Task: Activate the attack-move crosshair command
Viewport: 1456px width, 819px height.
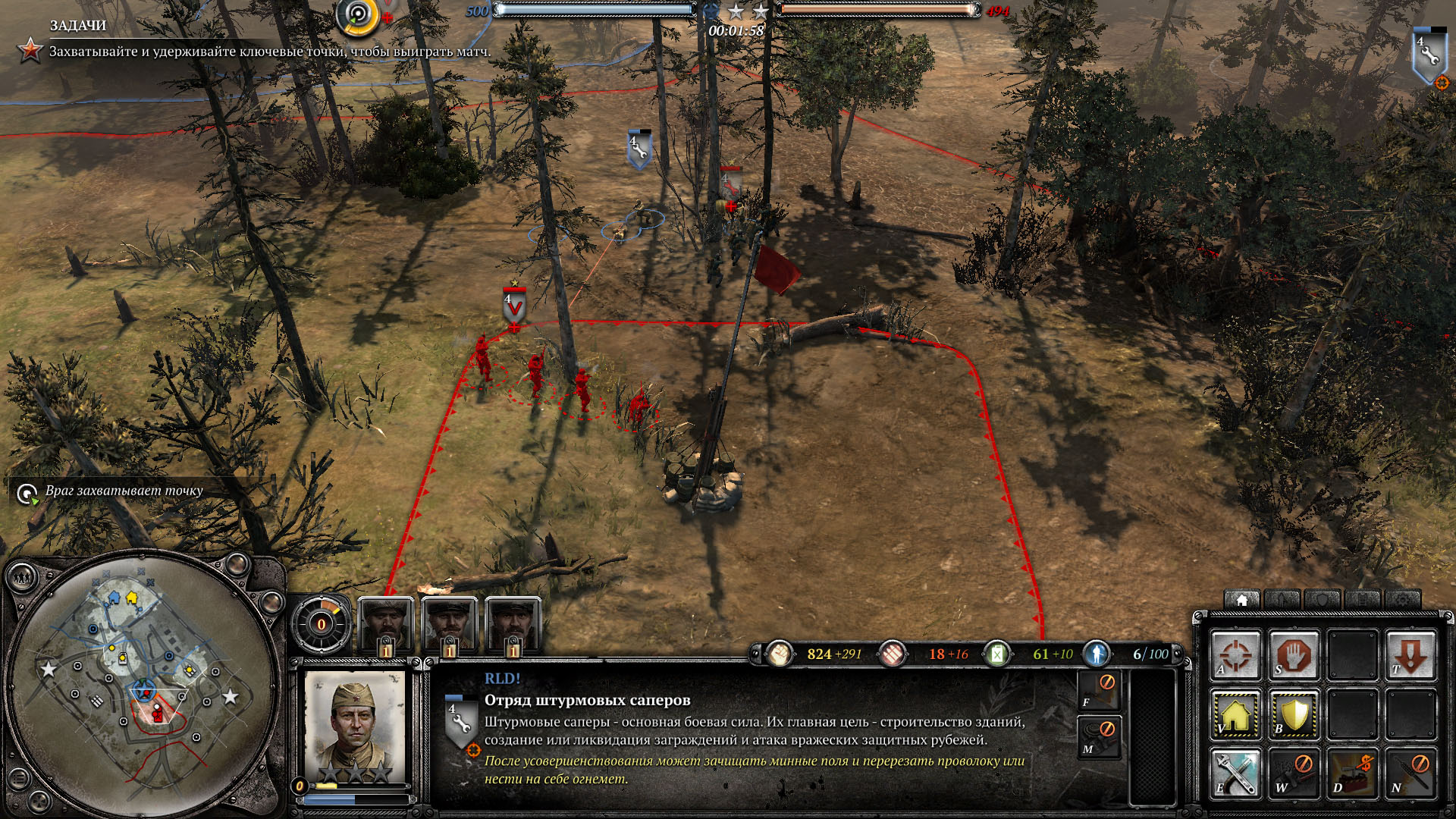Action: [x=1235, y=654]
